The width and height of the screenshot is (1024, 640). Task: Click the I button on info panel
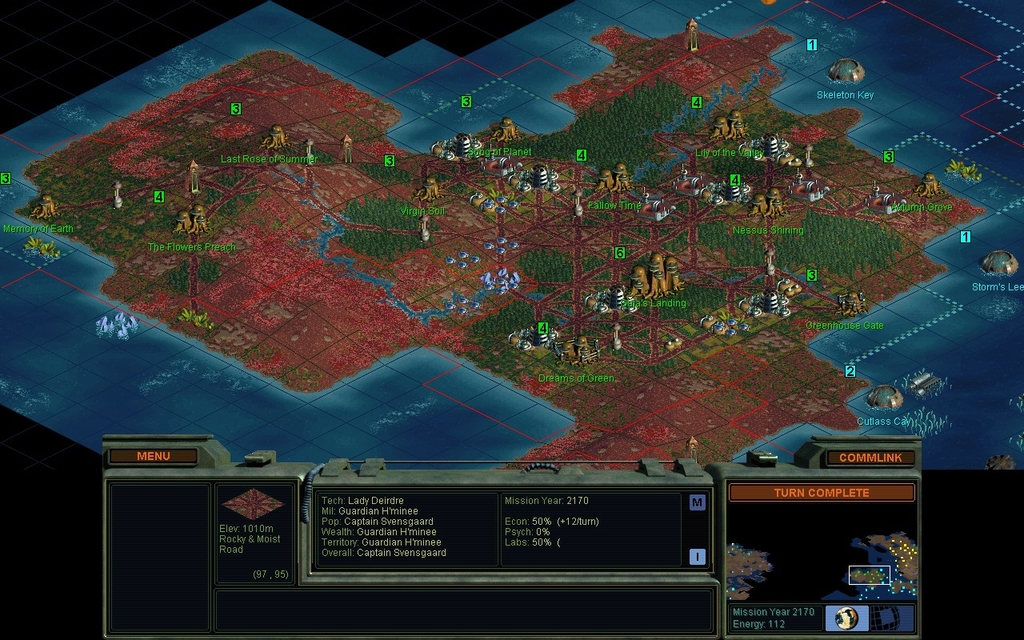point(697,557)
